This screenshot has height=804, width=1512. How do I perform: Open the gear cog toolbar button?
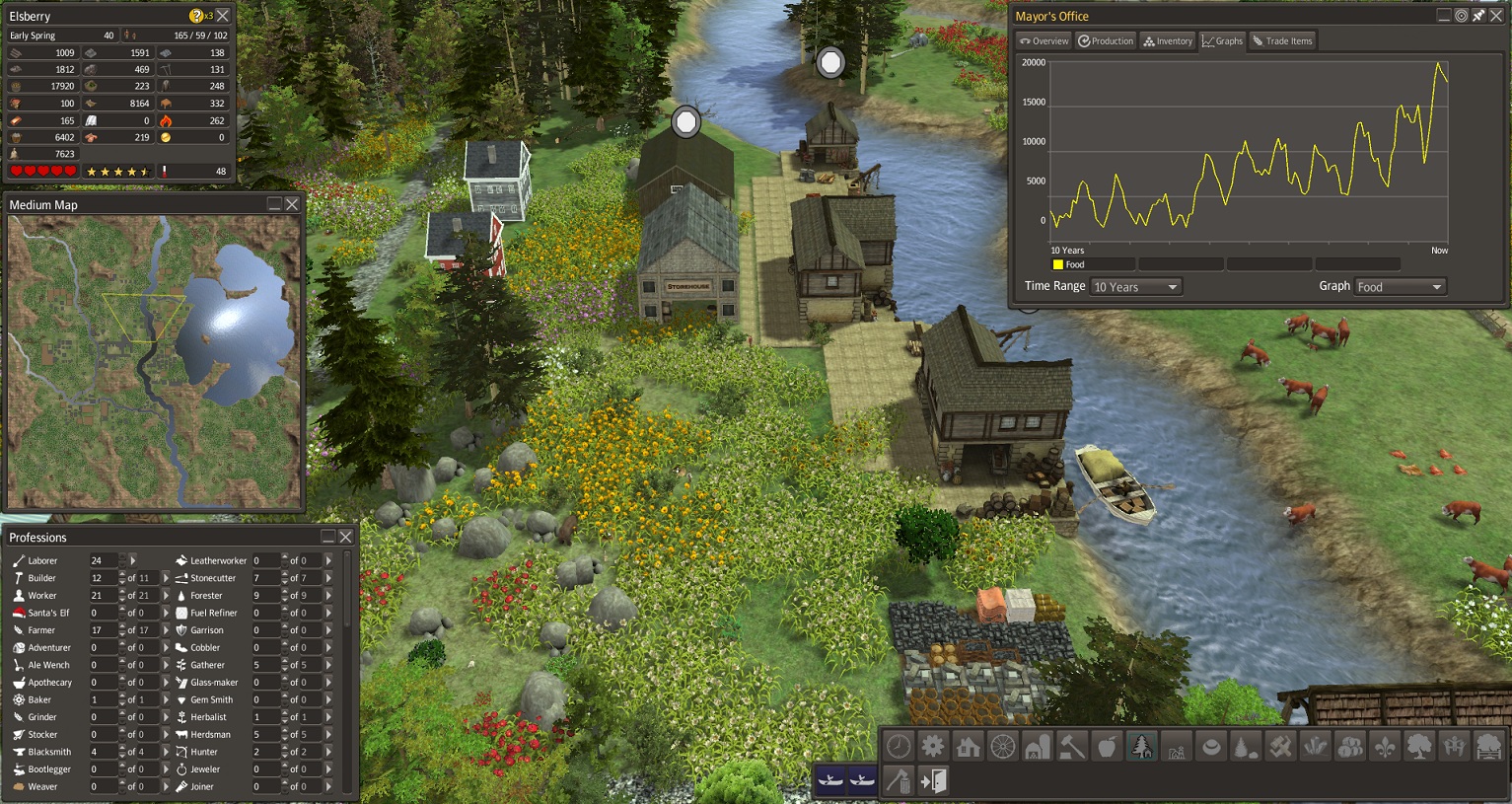tap(932, 747)
